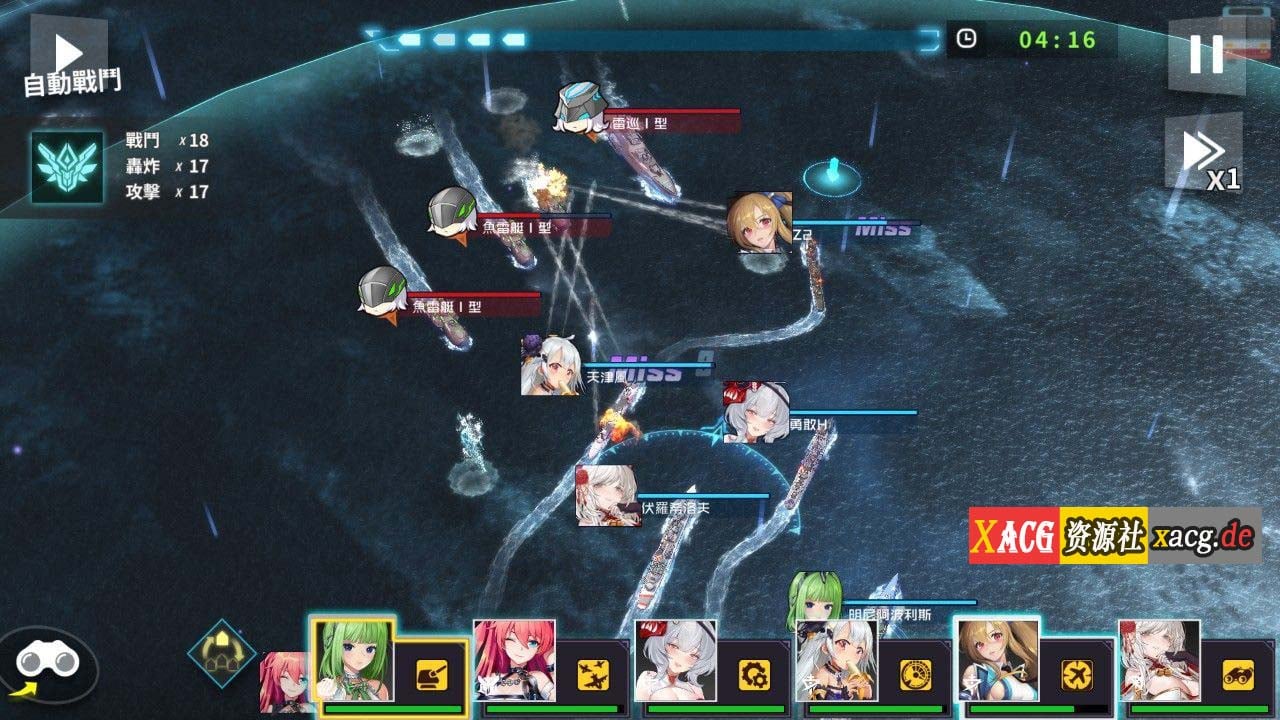Fire the torpedo skill icon
This screenshot has width=1280, height=720.
pos(1237,675)
